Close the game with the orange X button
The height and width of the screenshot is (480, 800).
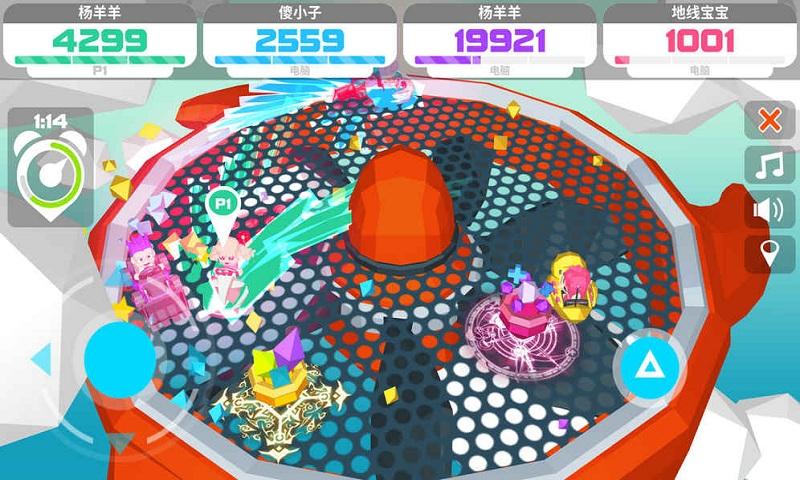[770, 121]
